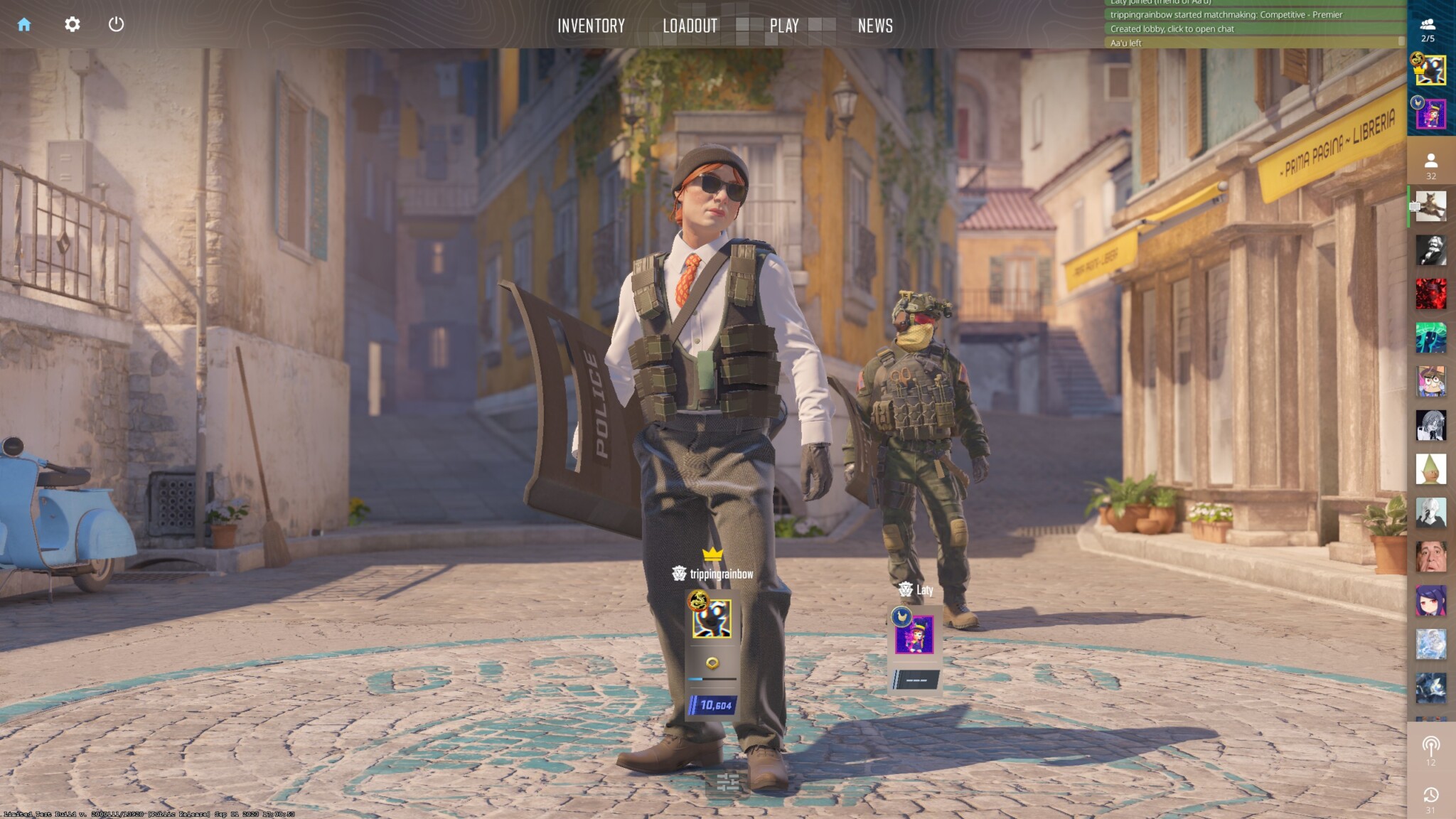Image resolution: width=1456 pixels, height=819 pixels.
Task: Choose the bearded man black-and-white avatar
Action: 1430,250
